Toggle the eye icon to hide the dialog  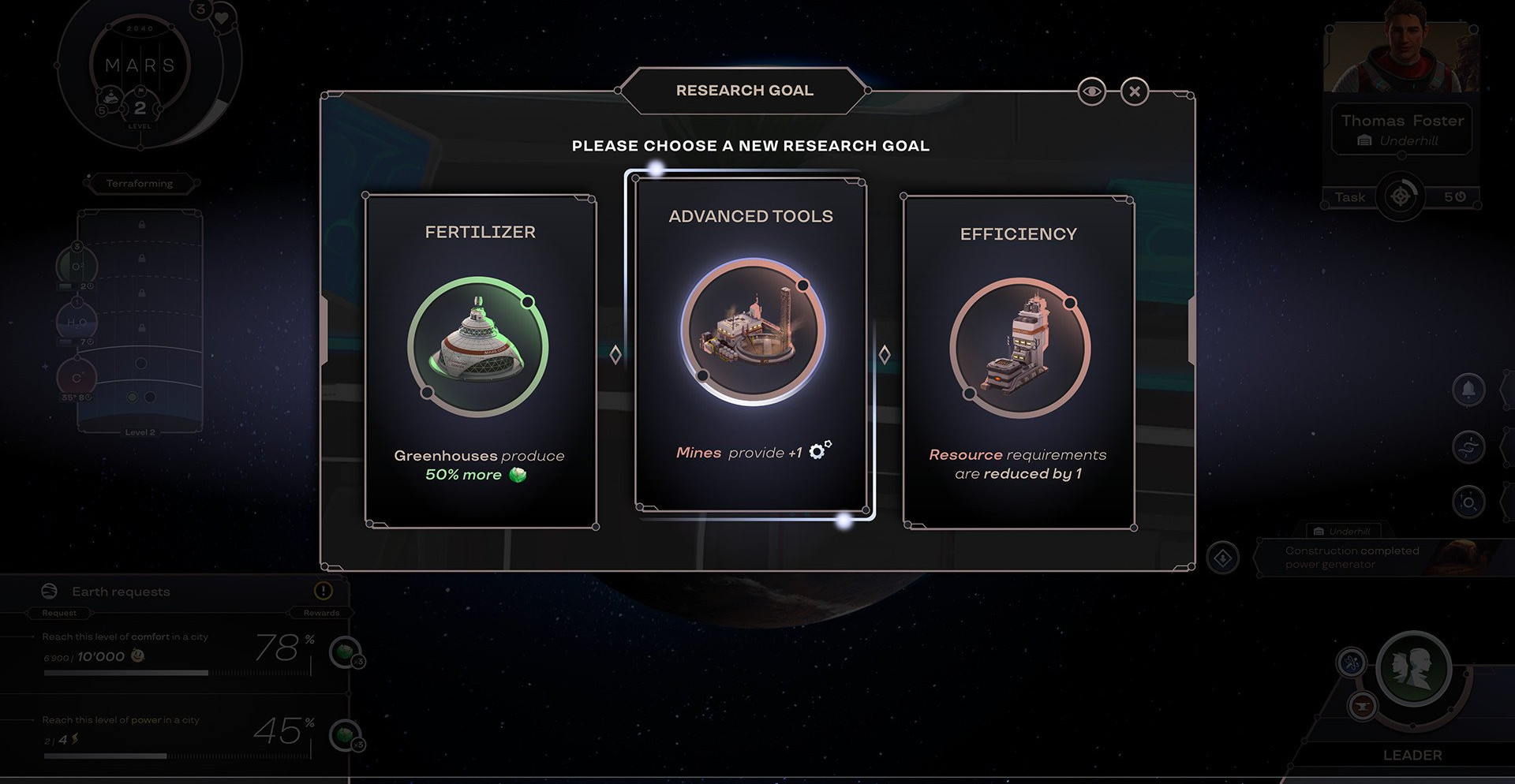click(x=1091, y=91)
